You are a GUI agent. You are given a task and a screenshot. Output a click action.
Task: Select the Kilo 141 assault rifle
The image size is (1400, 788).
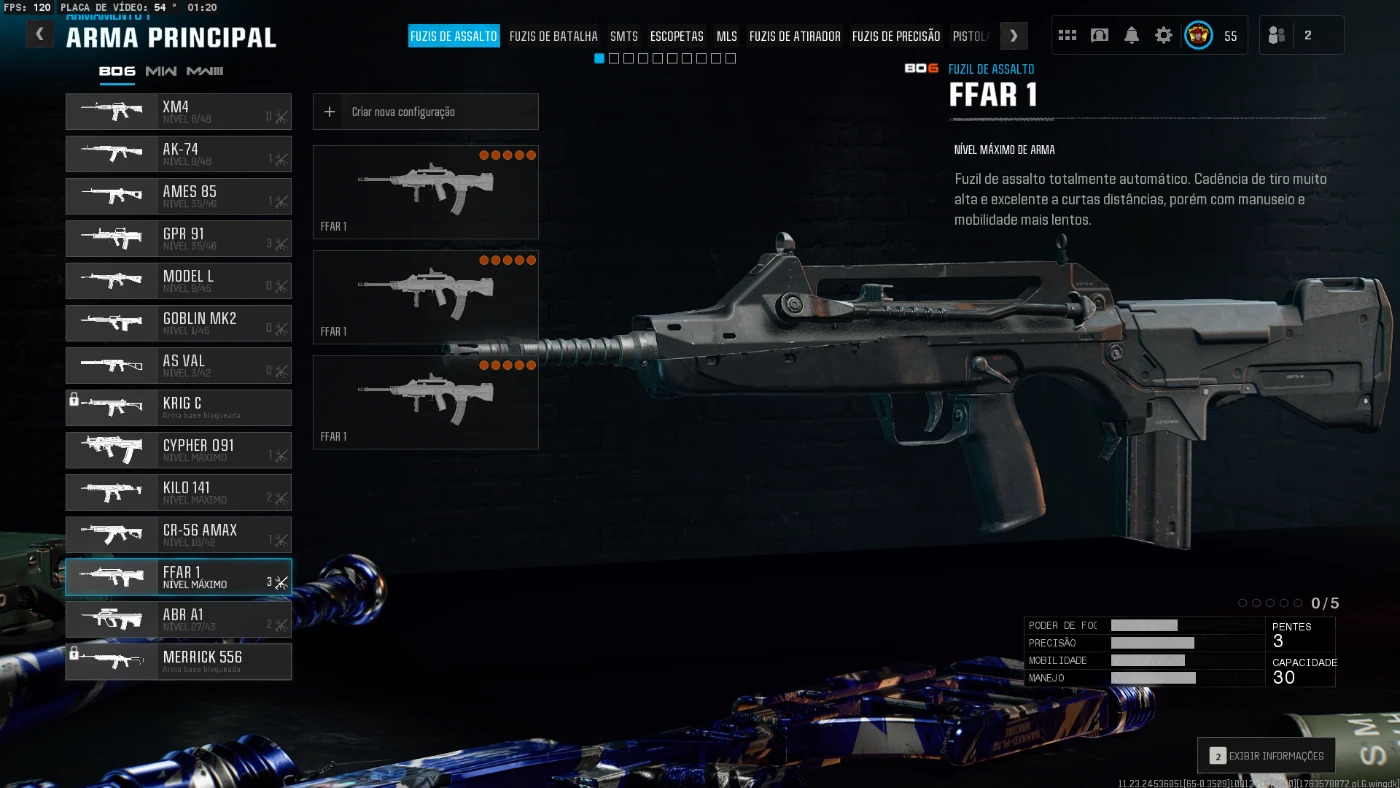pos(179,492)
